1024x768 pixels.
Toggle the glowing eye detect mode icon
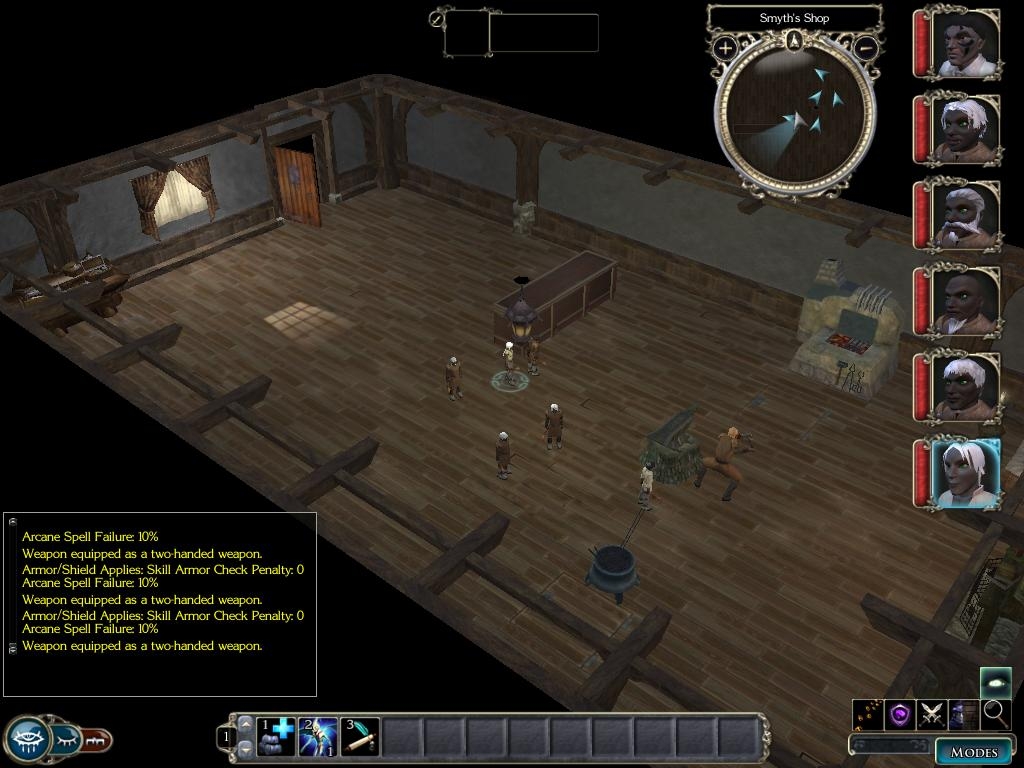pyautogui.click(x=995, y=682)
